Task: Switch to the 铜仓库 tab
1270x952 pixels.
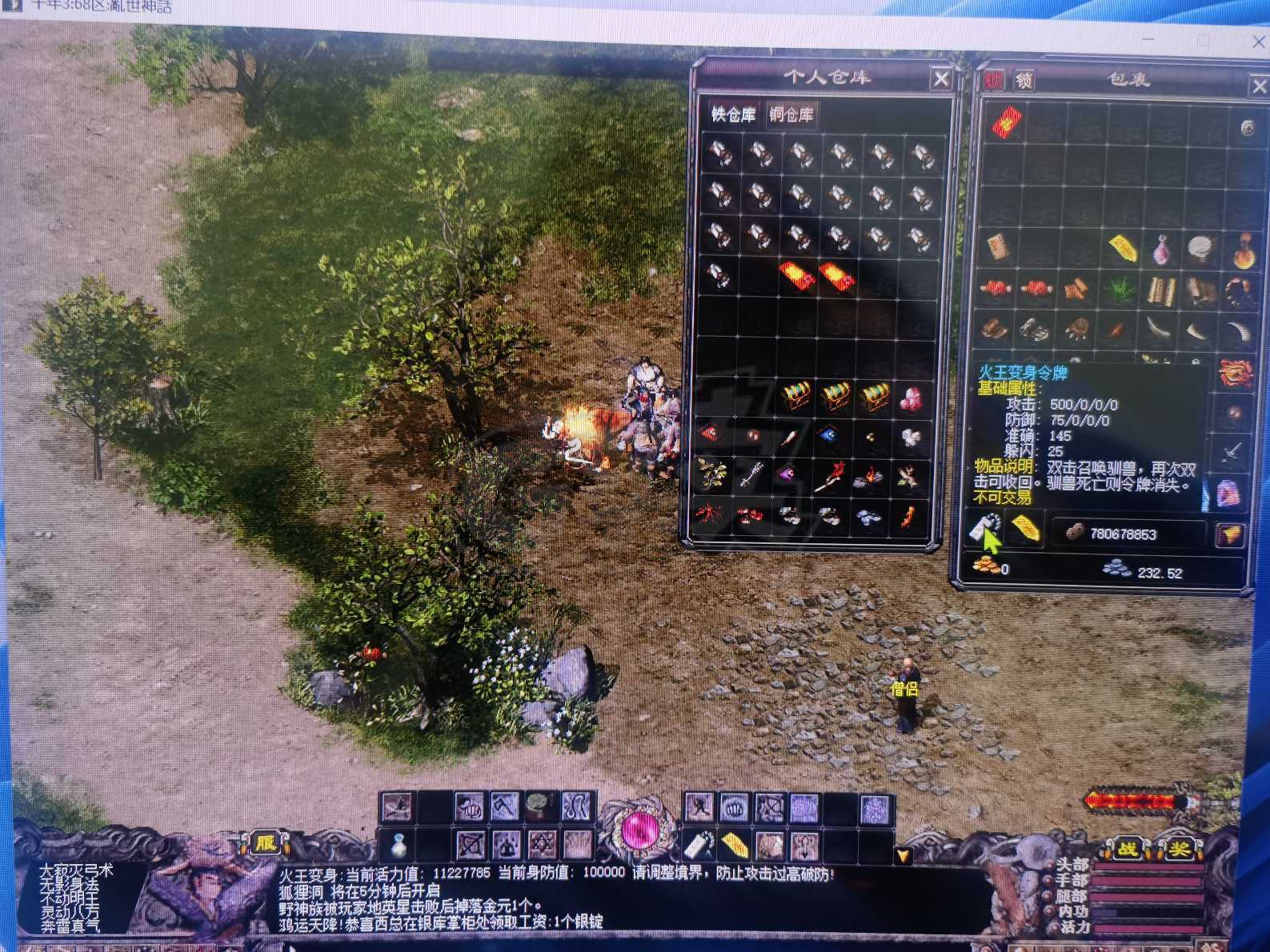Action: point(791,115)
